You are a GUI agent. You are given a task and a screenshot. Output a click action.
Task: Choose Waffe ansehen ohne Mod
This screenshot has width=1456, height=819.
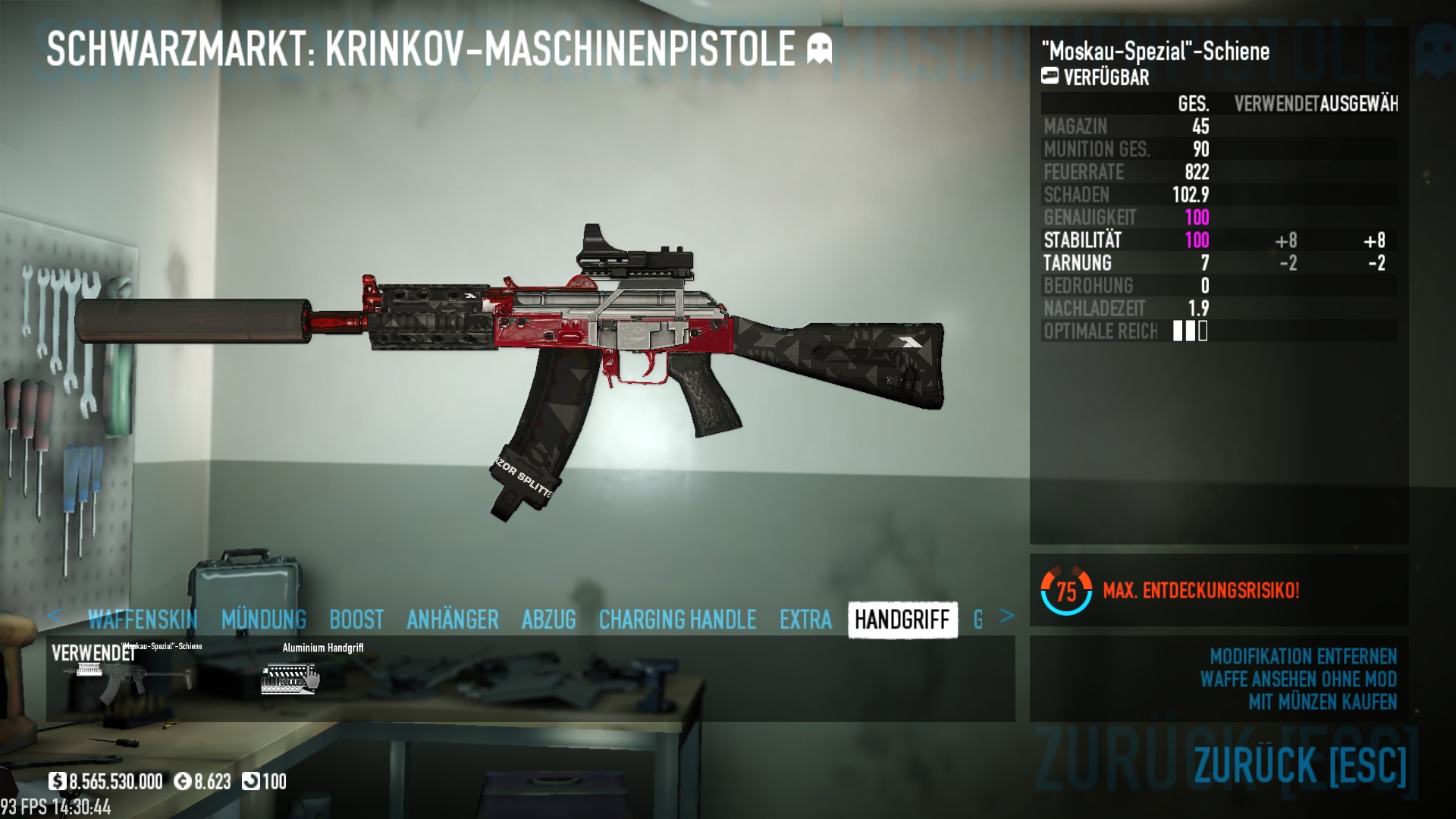[1298, 679]
